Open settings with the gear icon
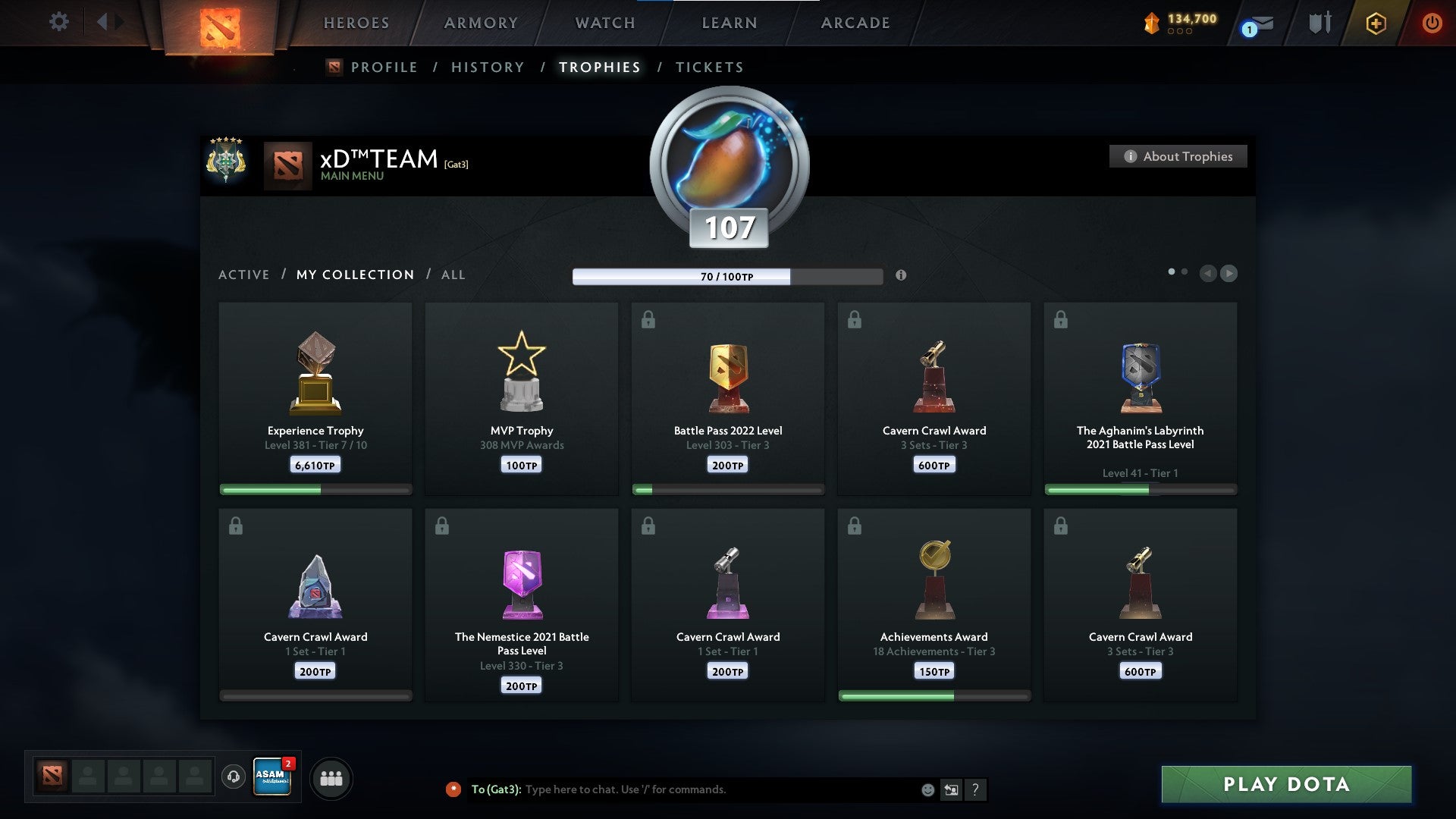1456x819 pixels. point(58,22)
